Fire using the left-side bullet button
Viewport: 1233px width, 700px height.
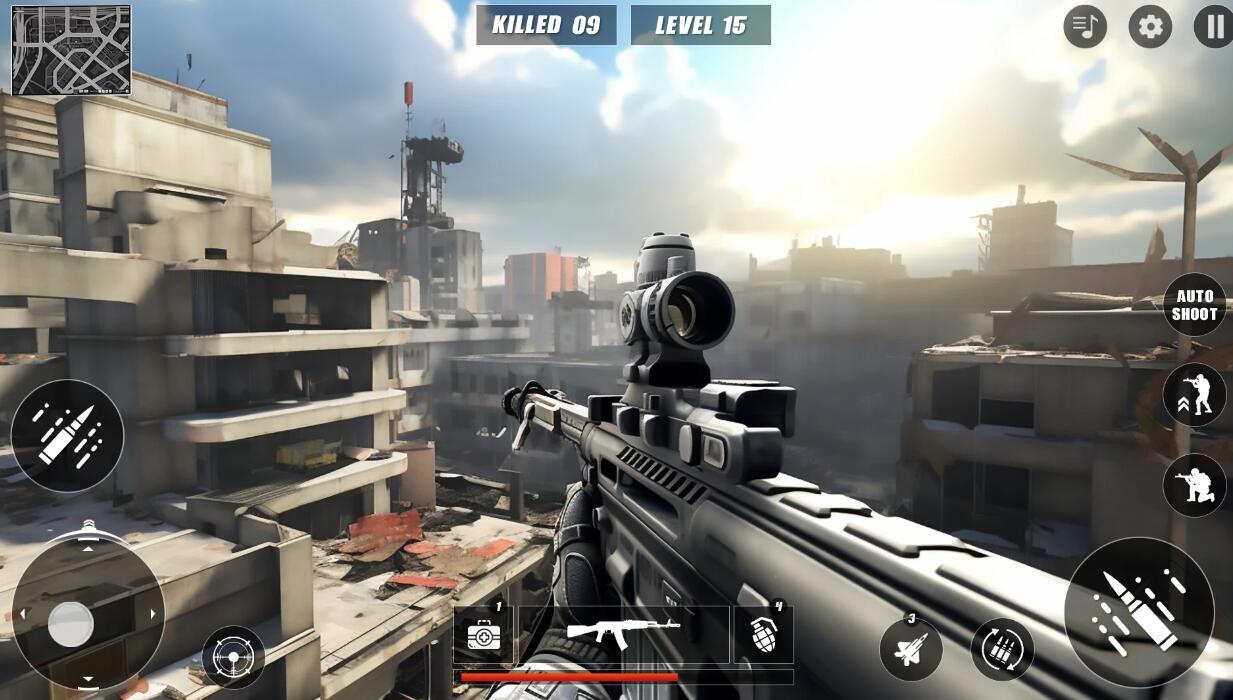tap(67, 435)
